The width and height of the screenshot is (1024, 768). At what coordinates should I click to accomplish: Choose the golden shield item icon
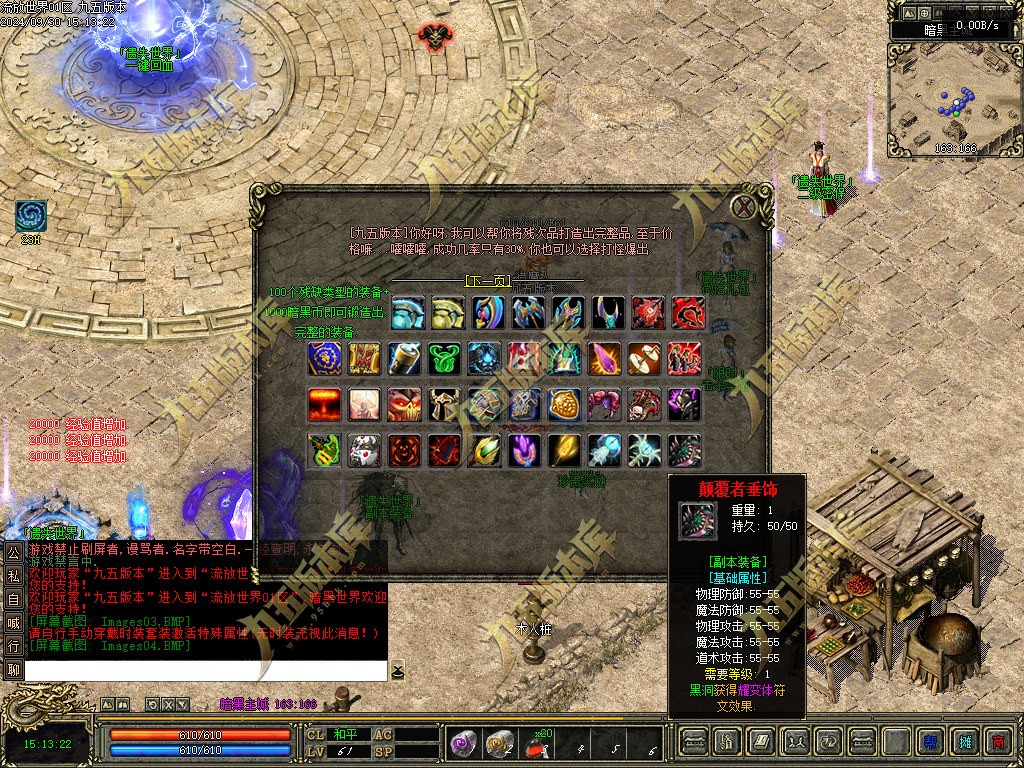click(566, 404)
